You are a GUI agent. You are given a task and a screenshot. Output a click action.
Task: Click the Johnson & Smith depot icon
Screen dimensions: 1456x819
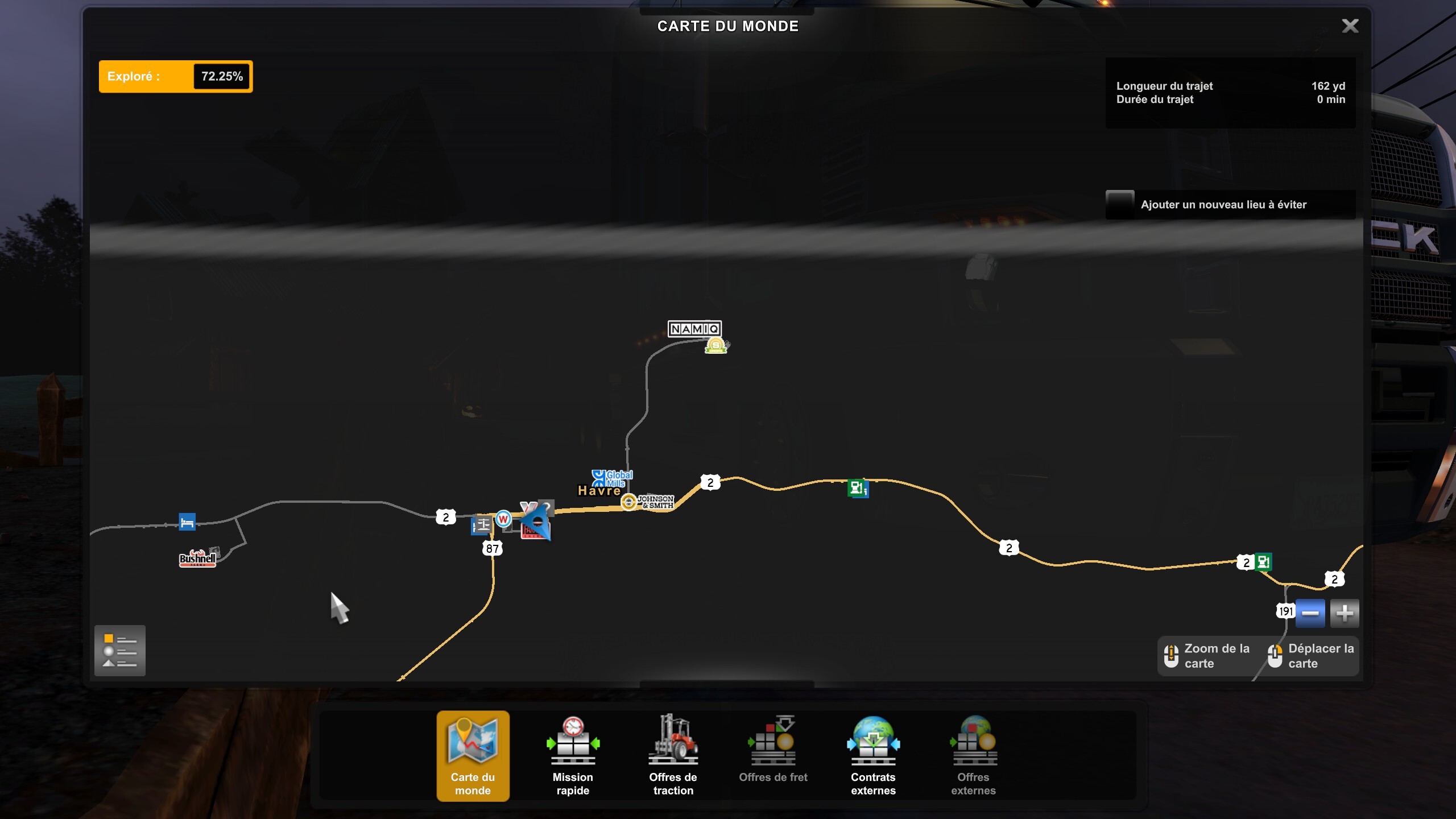pyautogui.click(x=628, y=503)
